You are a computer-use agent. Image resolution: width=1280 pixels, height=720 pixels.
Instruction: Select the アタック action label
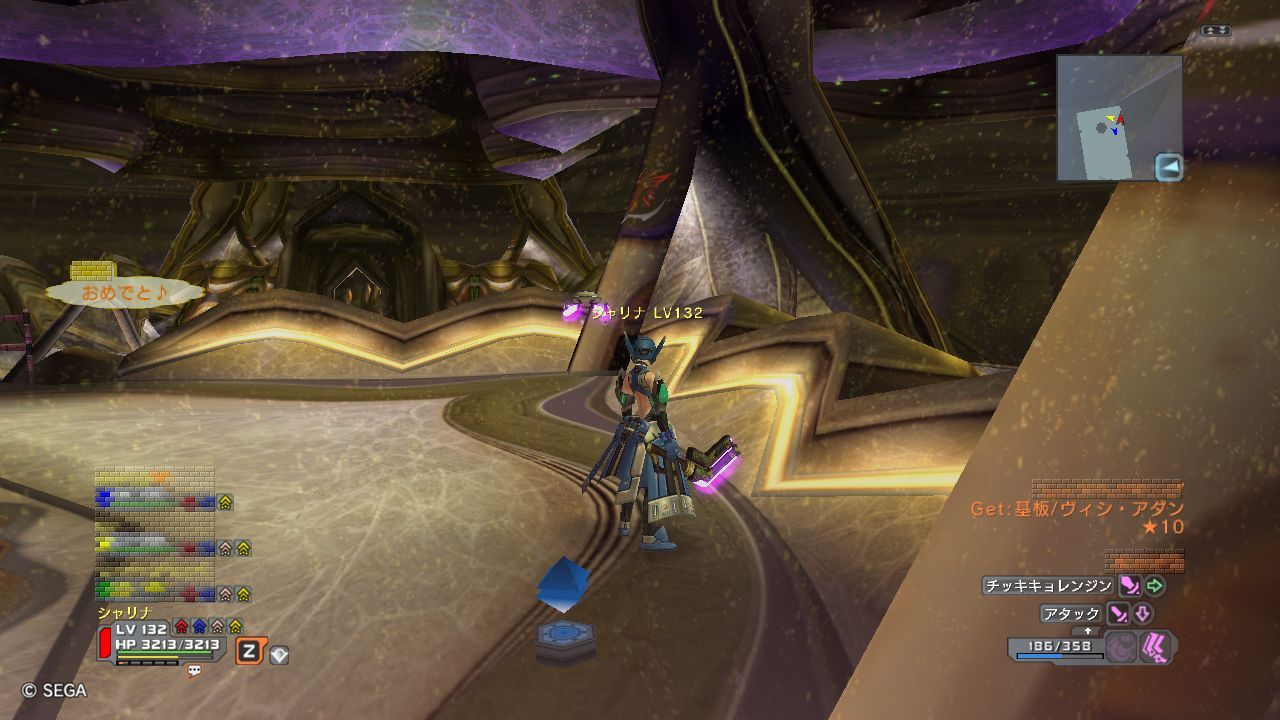(1071, 613)
